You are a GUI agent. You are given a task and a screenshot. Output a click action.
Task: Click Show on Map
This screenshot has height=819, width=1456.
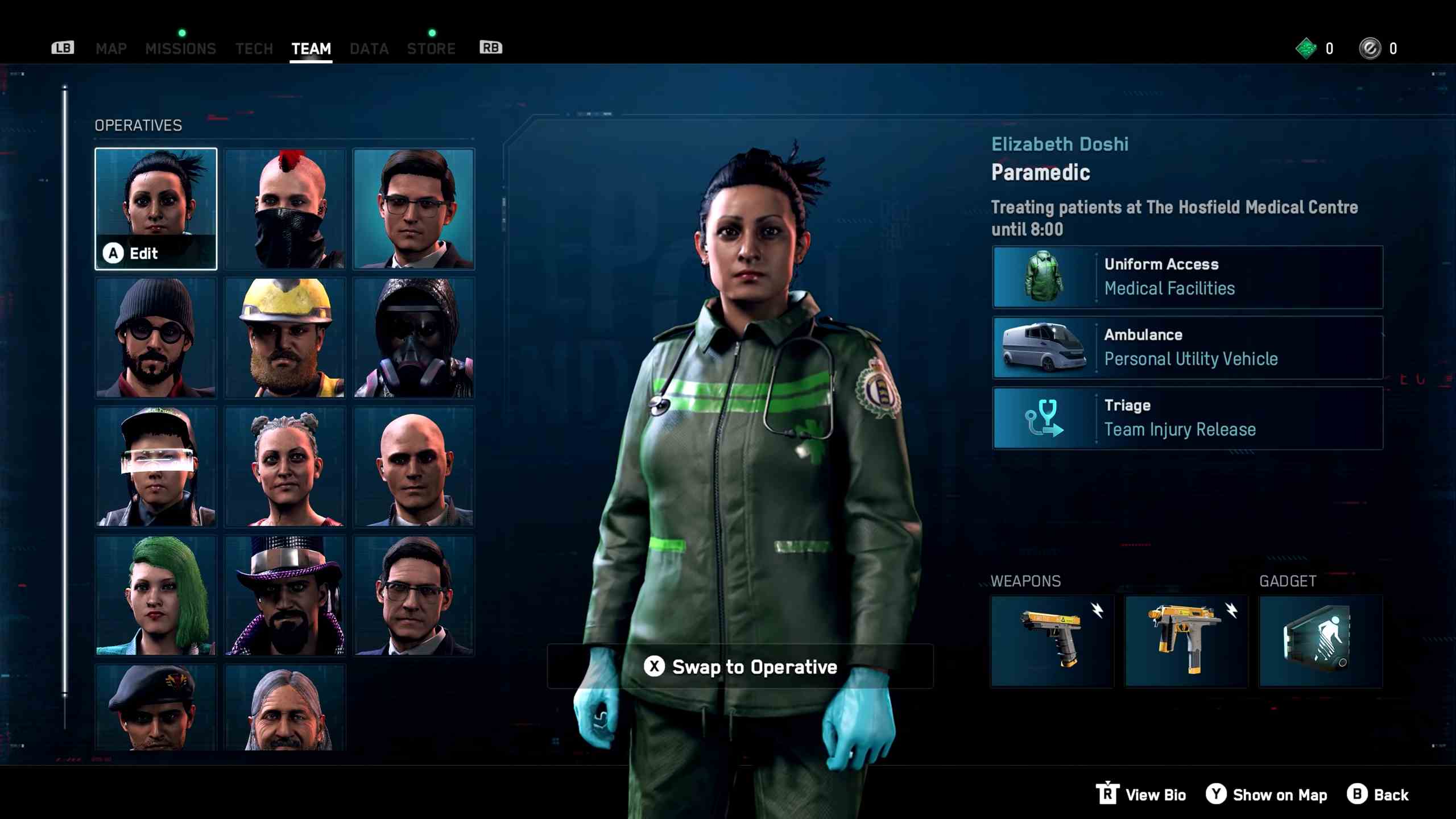(1267, 795)
